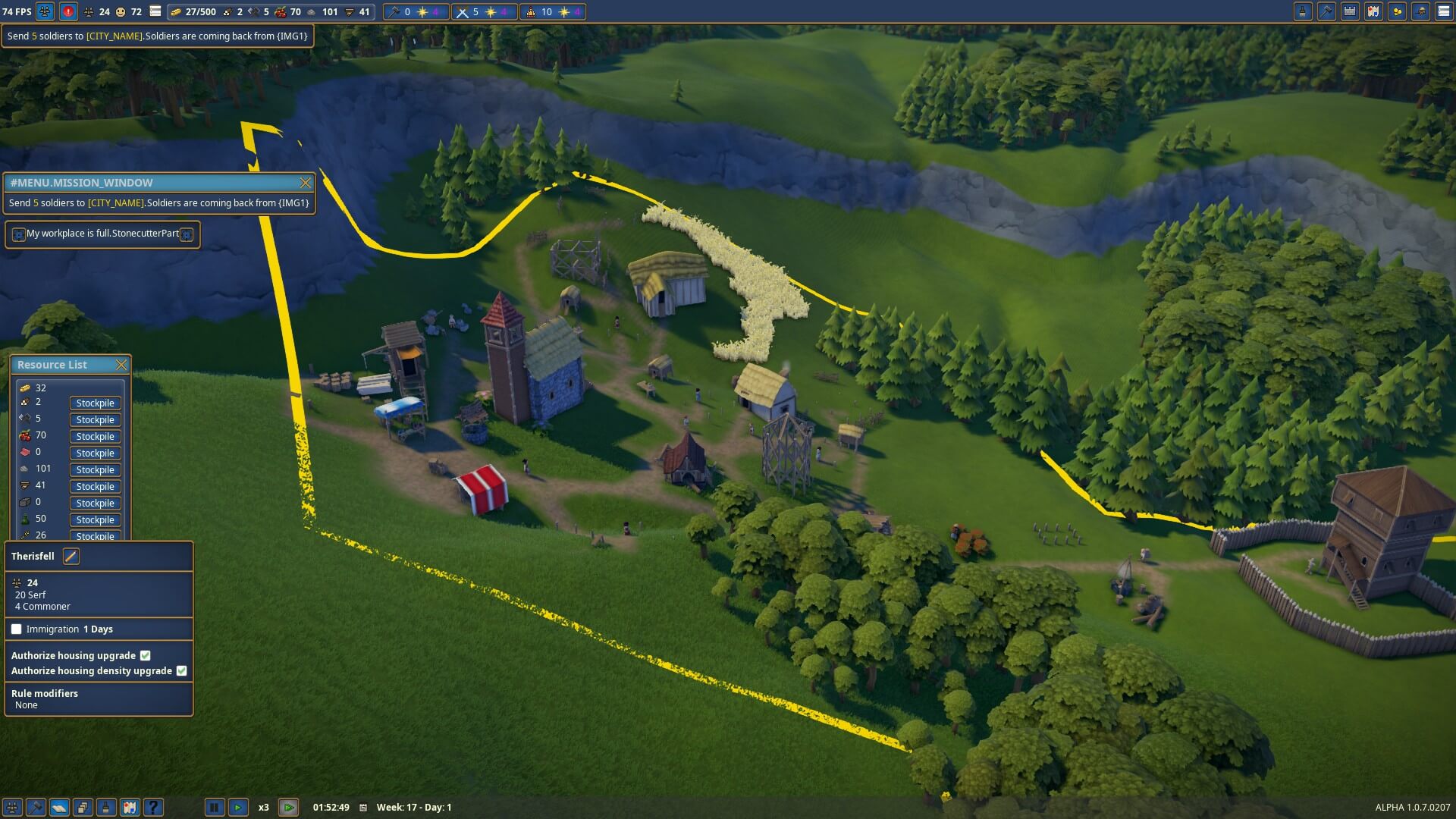Open the hammer build menu in the bottom toolbar
Viewport: 1456px width, 819px height.
point(36,808)
